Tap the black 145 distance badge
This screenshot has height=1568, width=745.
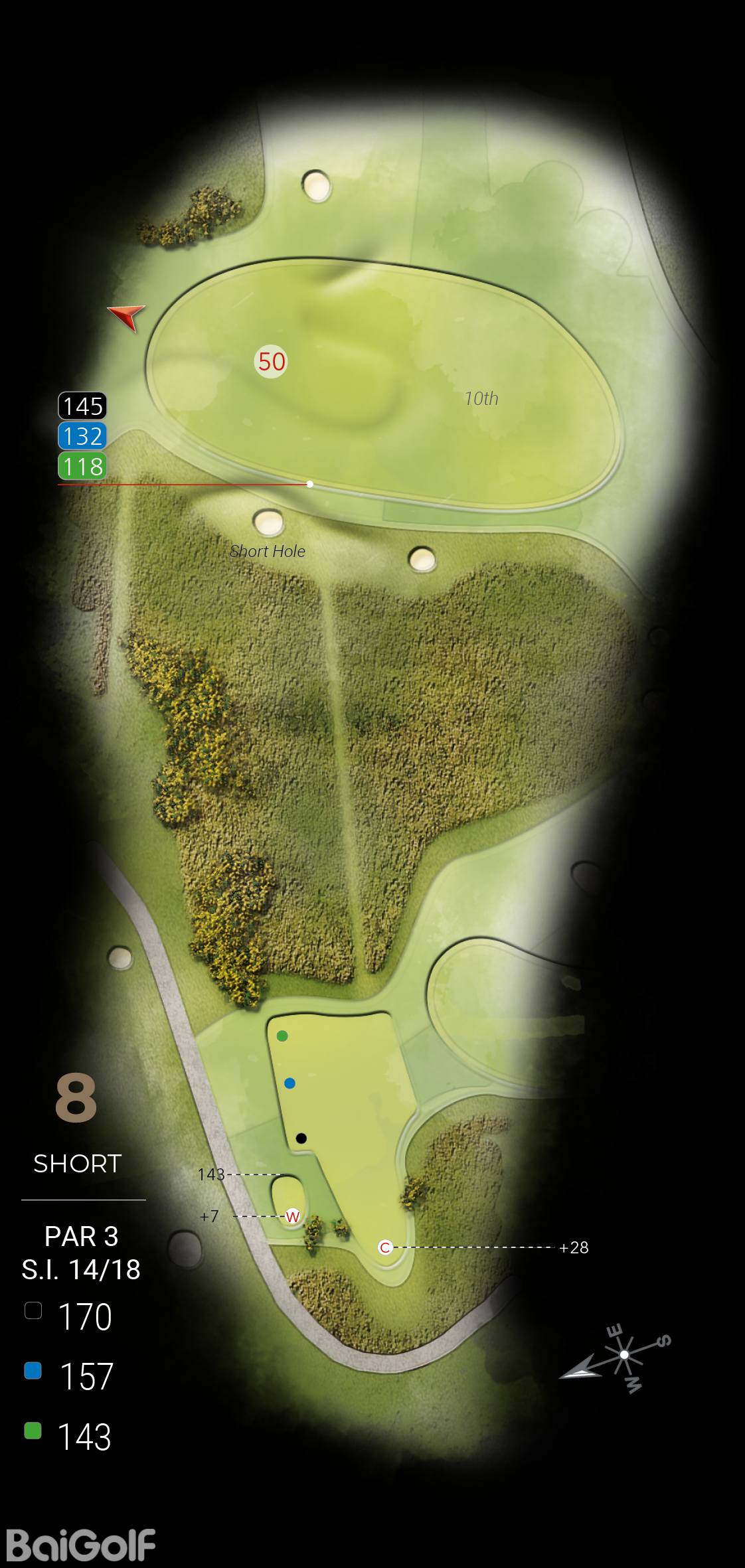pyautogui.click(x=83, y=406)
